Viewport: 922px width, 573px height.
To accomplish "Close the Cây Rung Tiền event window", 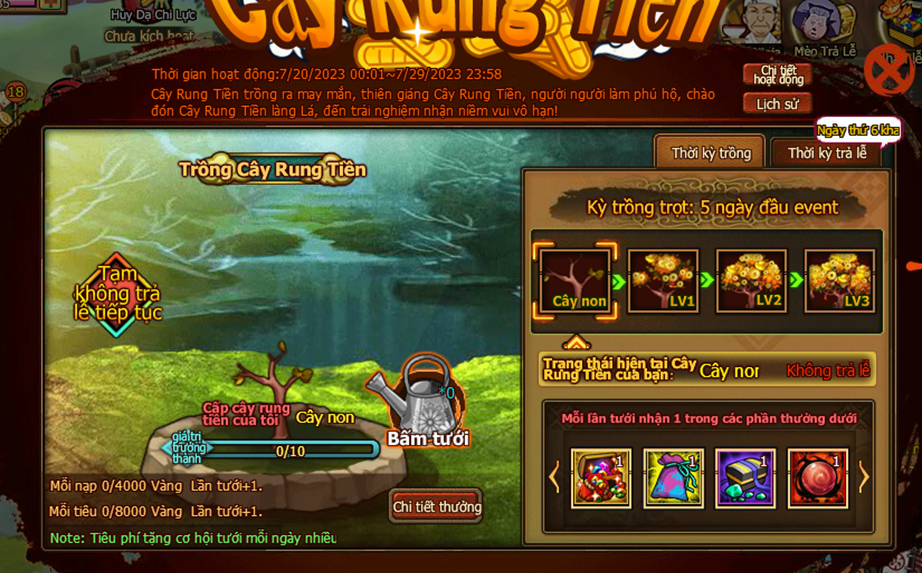I will 887,70.
